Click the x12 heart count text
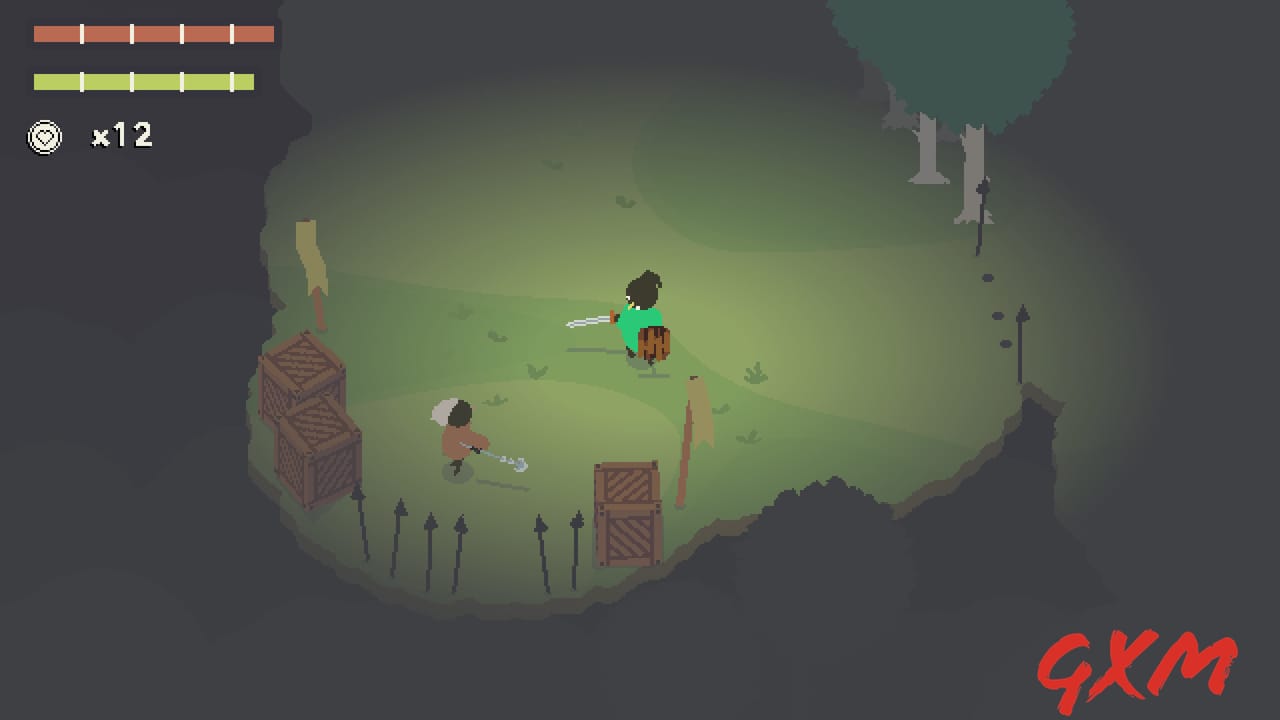The image size is (1280, 720). [x=121, y=136]
